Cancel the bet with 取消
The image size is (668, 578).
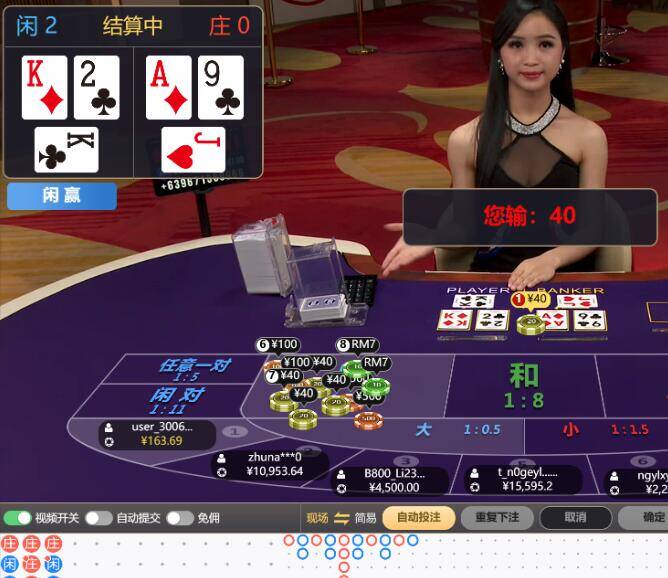(575, 518)
